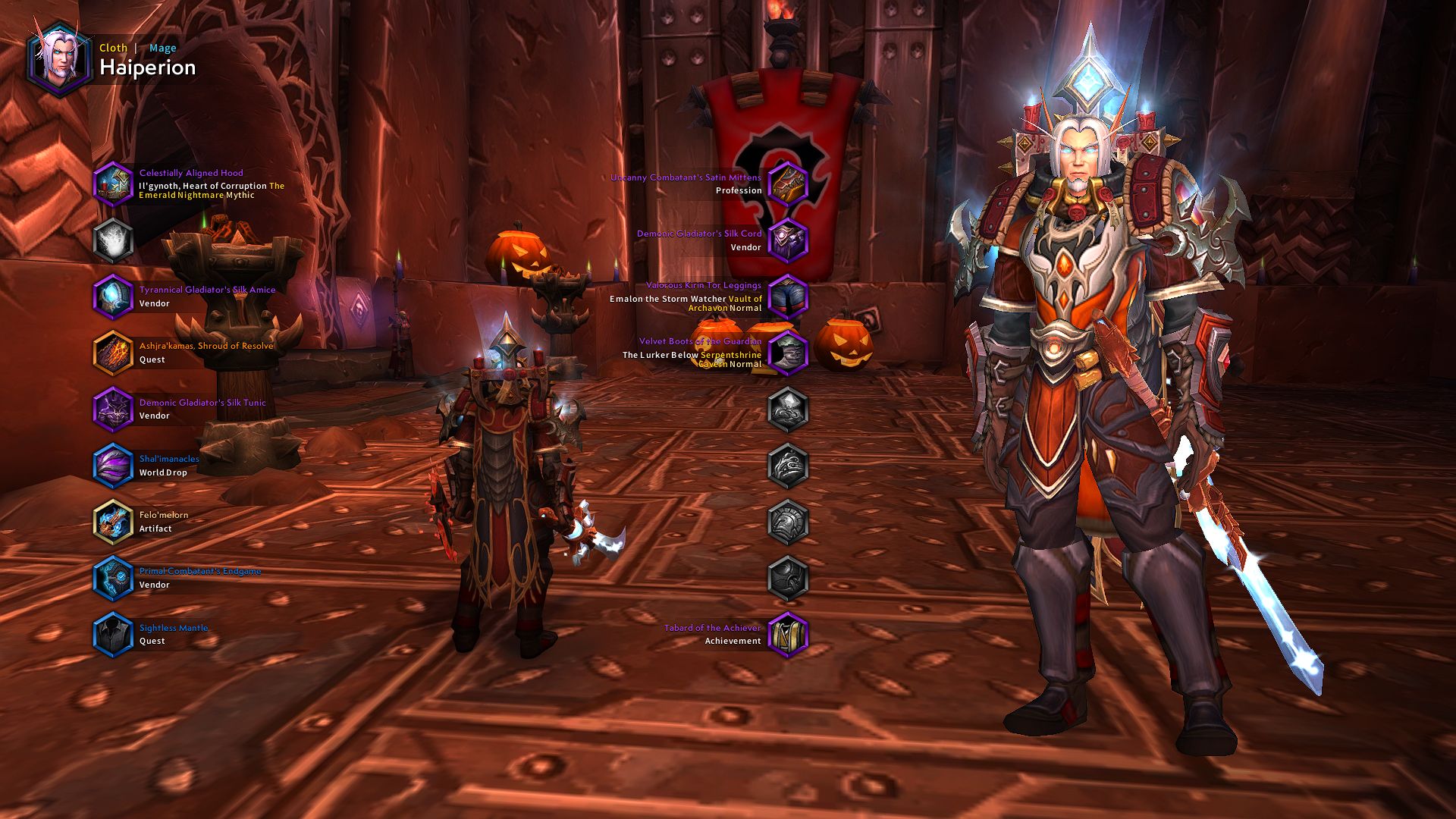Click the Sightless Mantle cloak slot icon

tap(114, 634)
